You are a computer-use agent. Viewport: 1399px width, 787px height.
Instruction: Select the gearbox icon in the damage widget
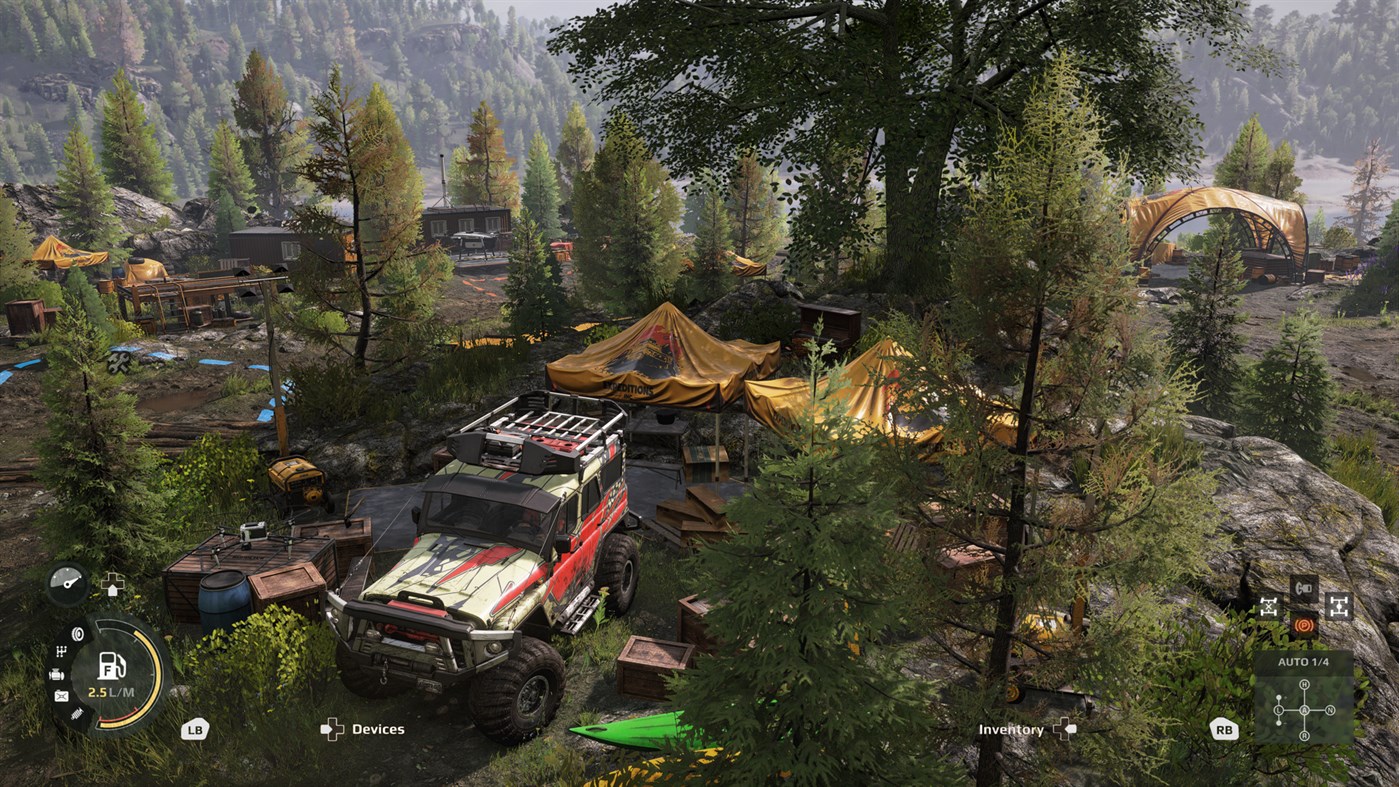(60, 650)
